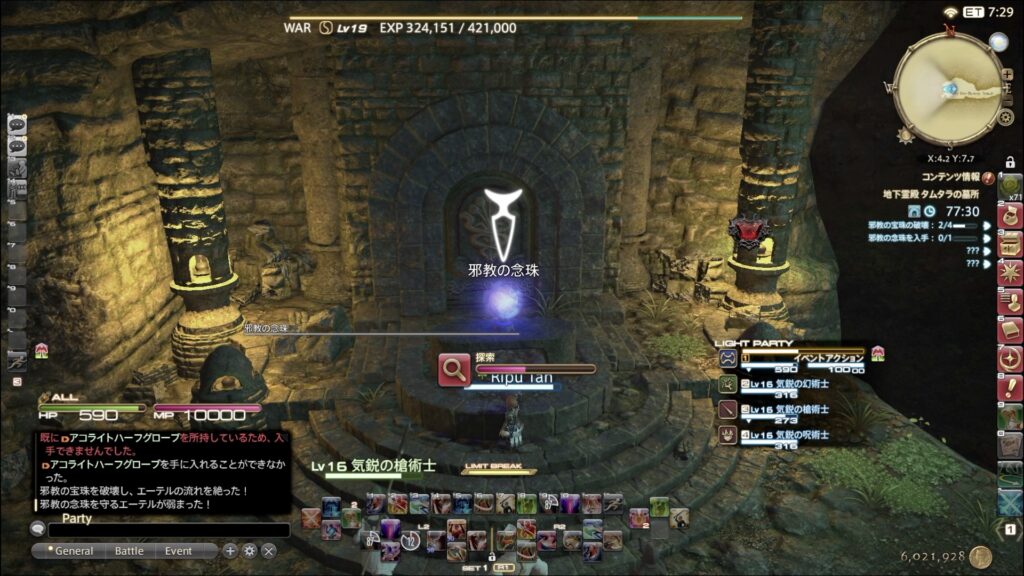This screenshot has height=576, width=1024.
Task: Open the Battle chat log tab
Action: click(129, 551)
